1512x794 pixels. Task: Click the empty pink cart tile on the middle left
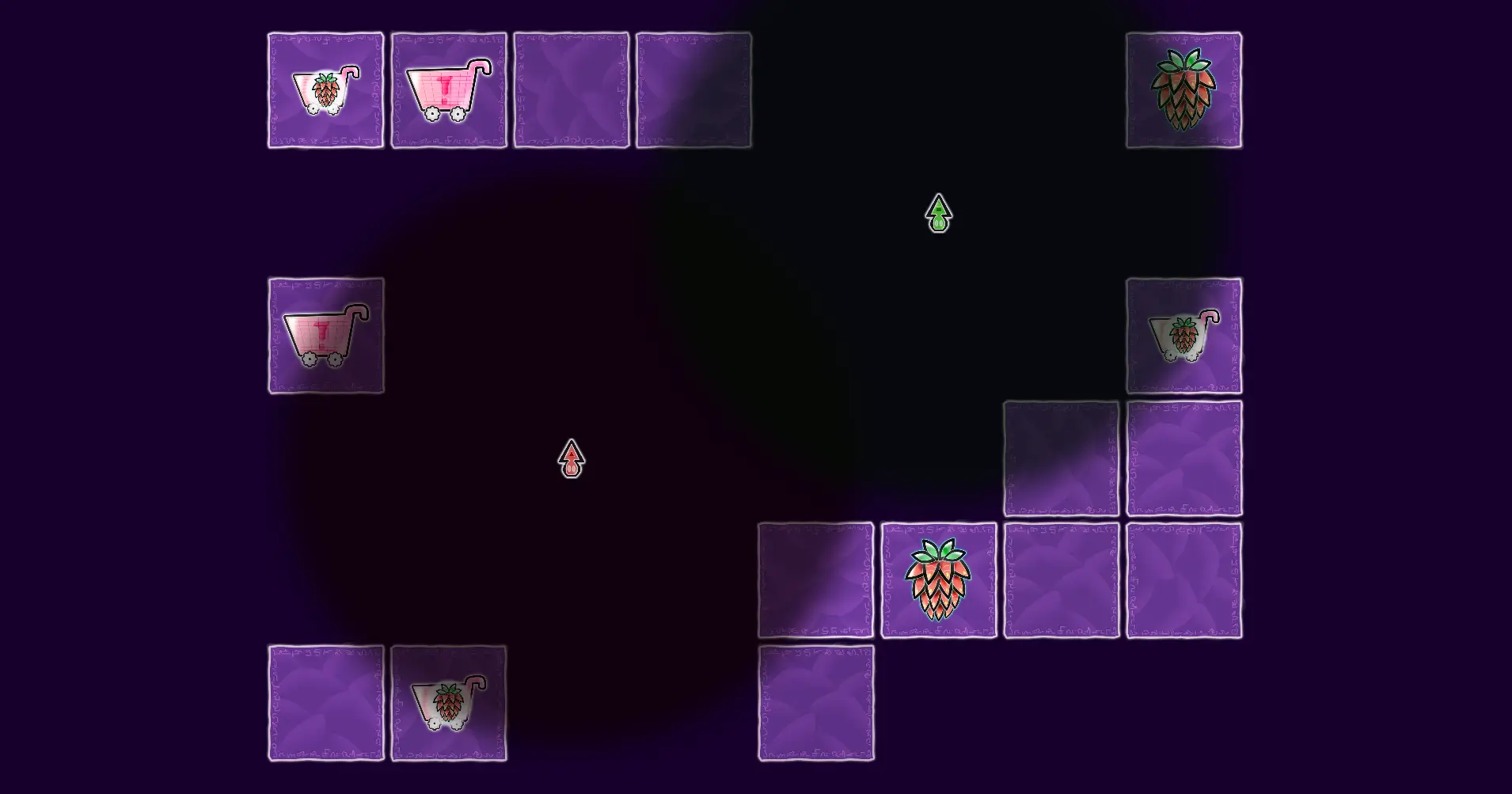coord(325,336)
